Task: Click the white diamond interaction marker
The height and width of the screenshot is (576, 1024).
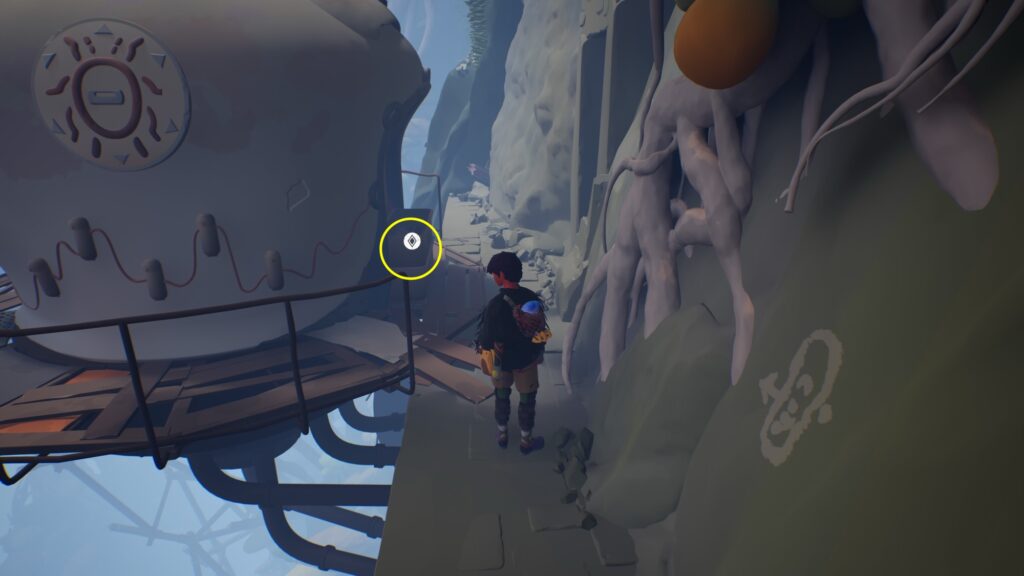Action: tap(410, 241)
